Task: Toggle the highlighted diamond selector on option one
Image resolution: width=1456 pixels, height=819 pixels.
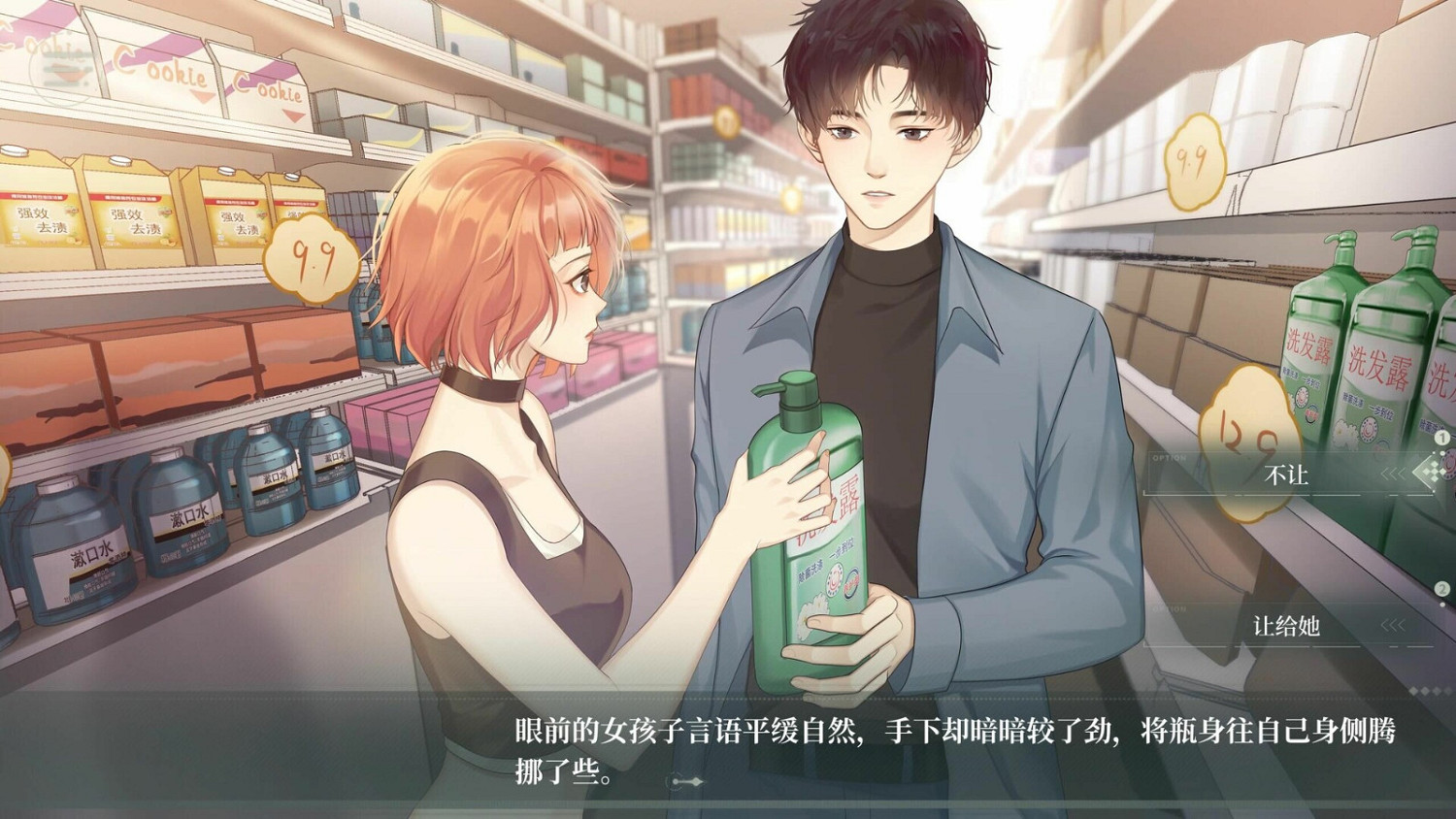Action: click(1427, 473)
